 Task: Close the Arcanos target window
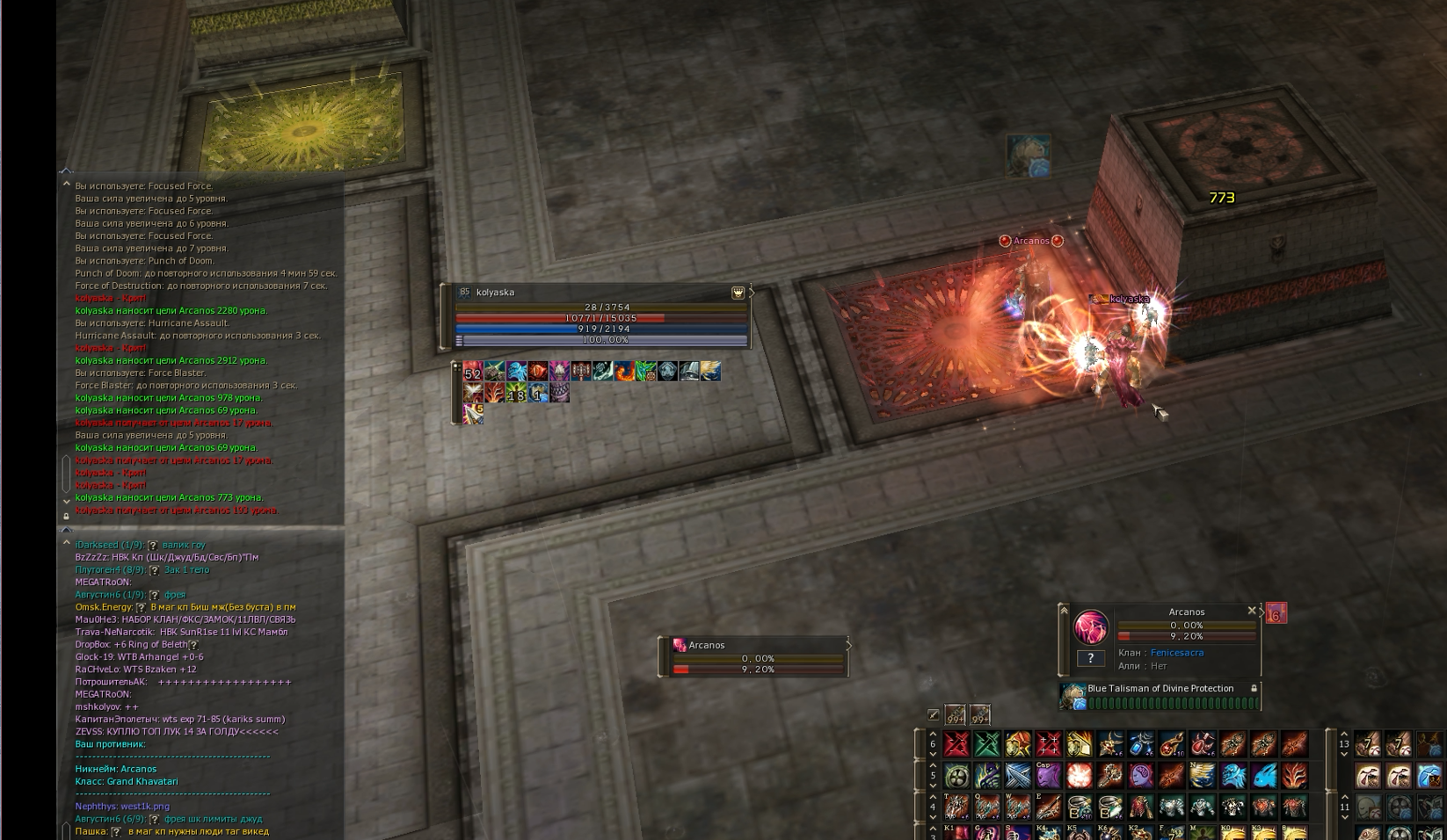point(1252,611)
